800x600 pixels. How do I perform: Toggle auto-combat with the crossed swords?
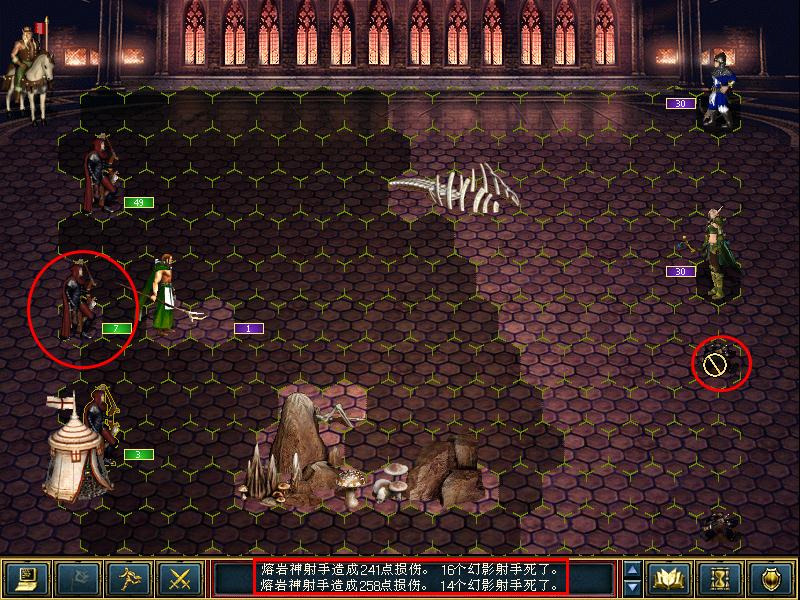click(180, 578)
